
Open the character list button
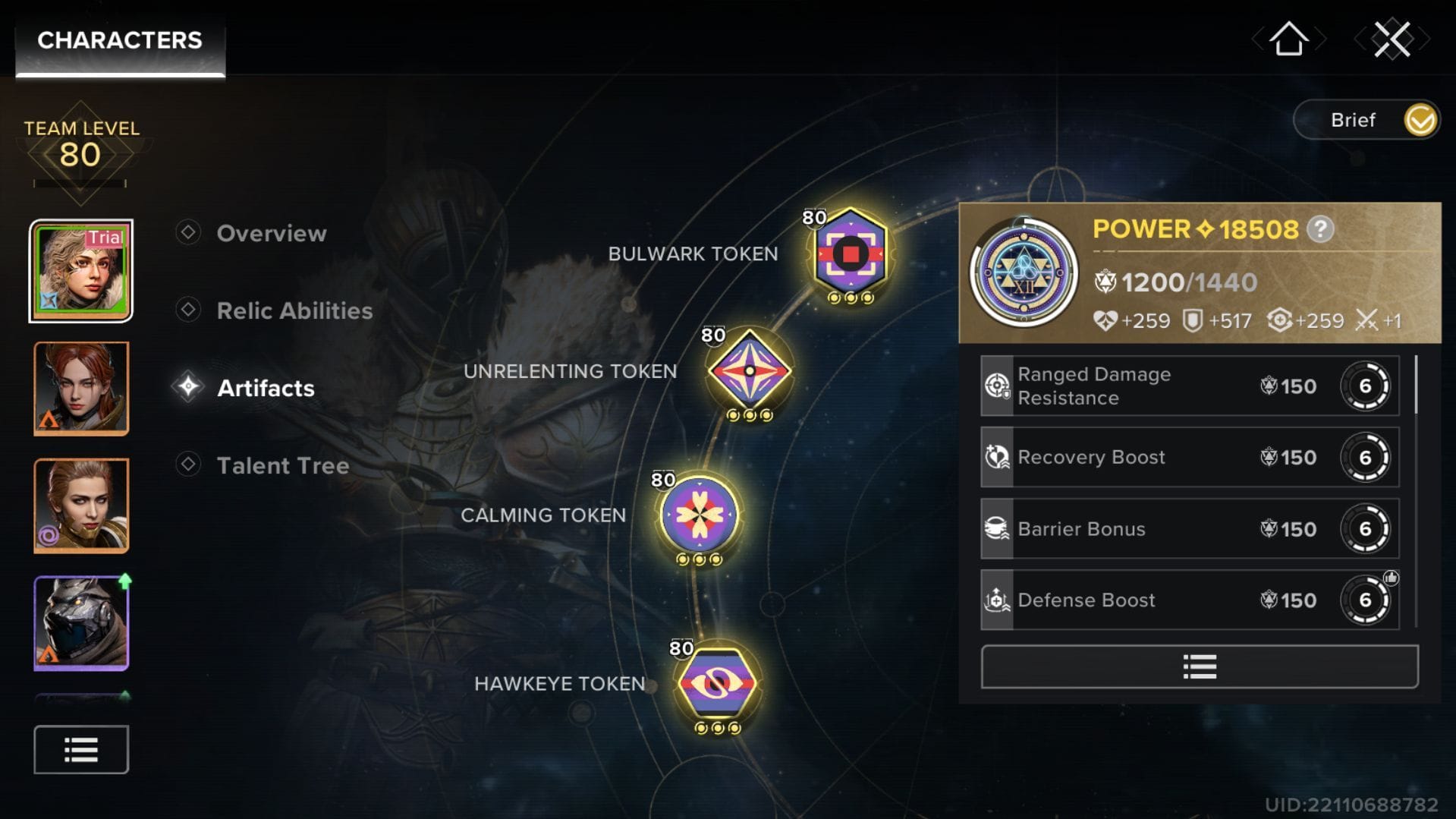pos(81,750)
